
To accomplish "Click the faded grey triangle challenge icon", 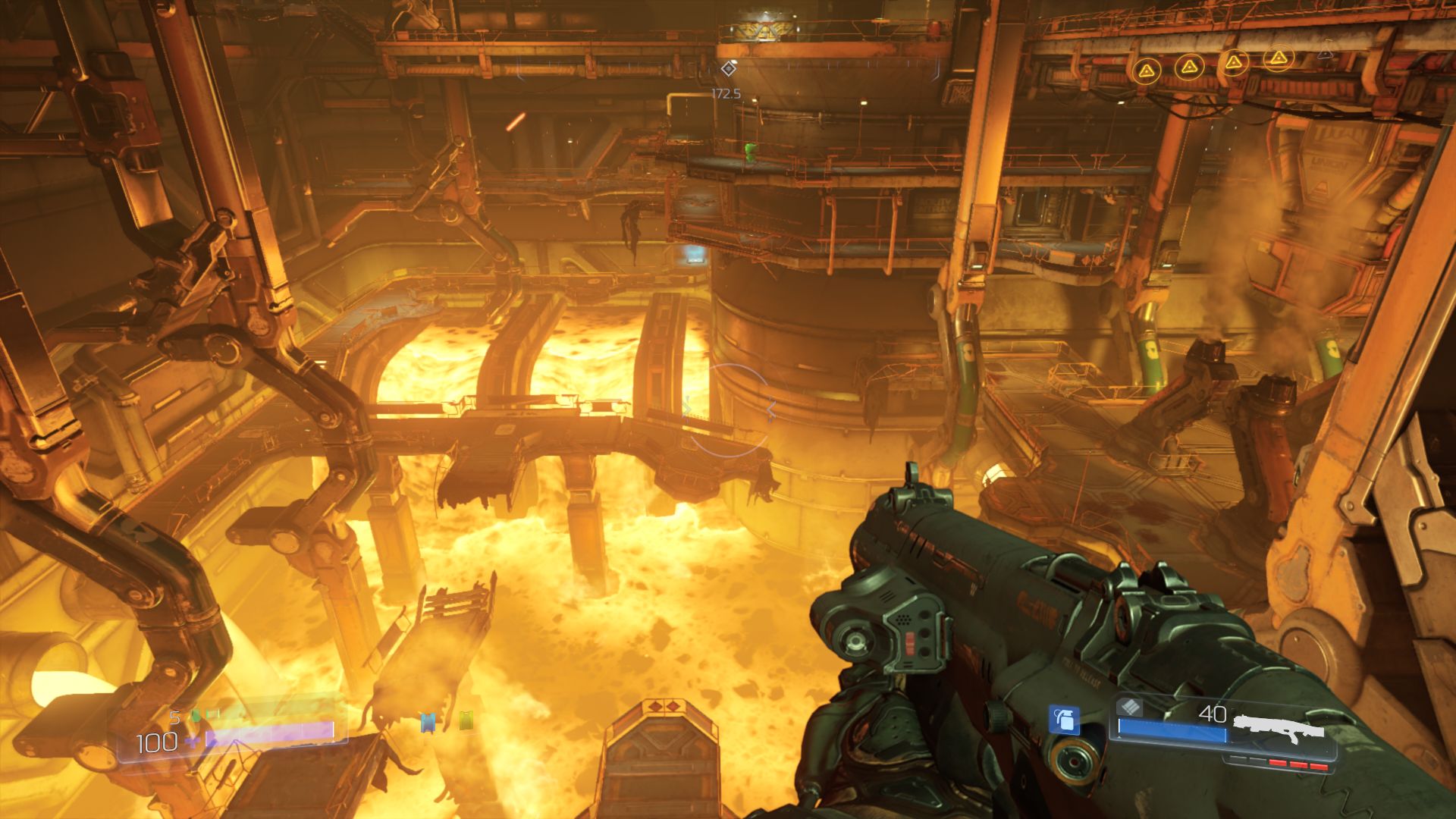I will [1325, 52].
